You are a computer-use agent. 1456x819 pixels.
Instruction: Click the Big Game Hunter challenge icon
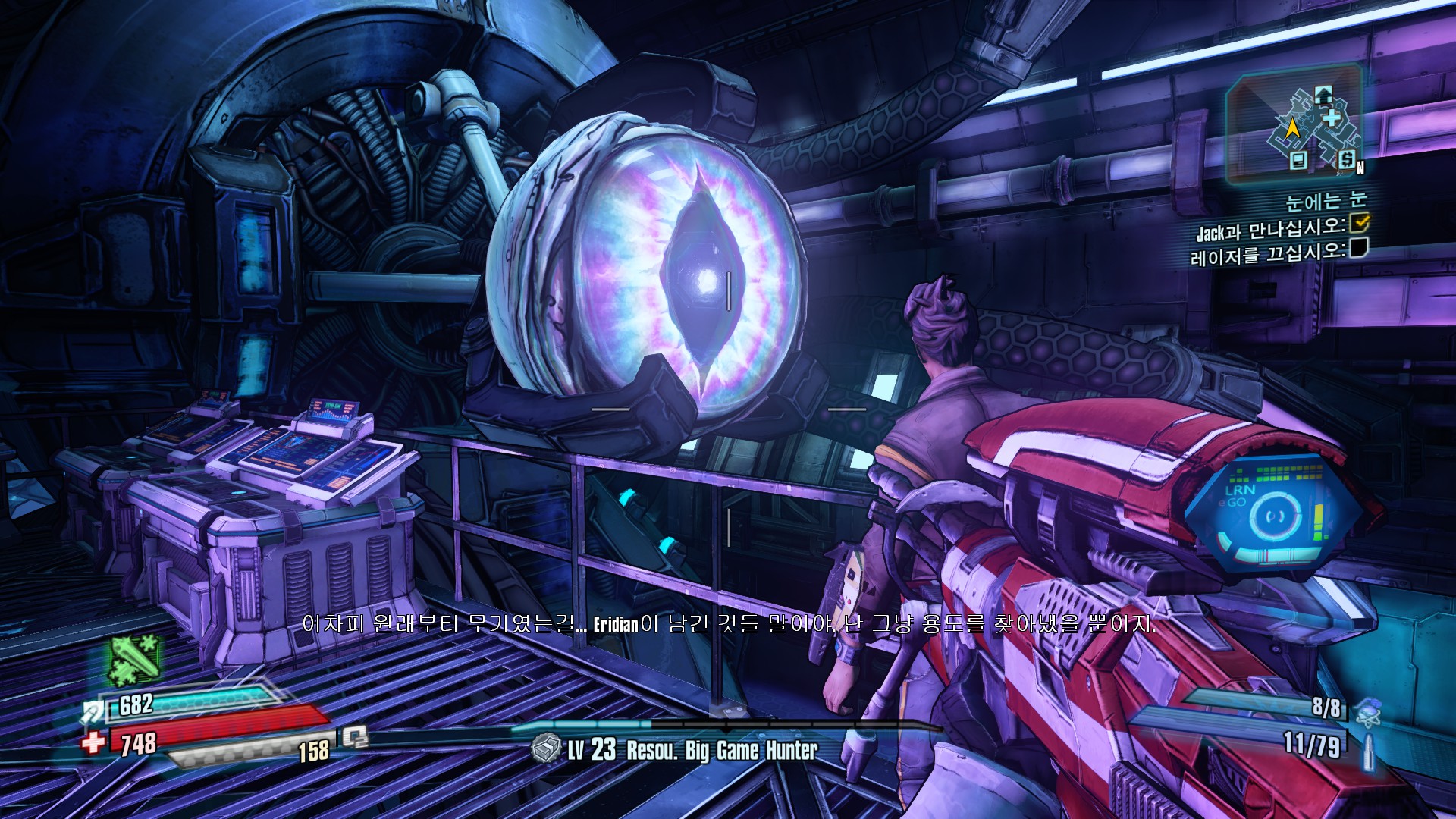[x=546, y=749]
